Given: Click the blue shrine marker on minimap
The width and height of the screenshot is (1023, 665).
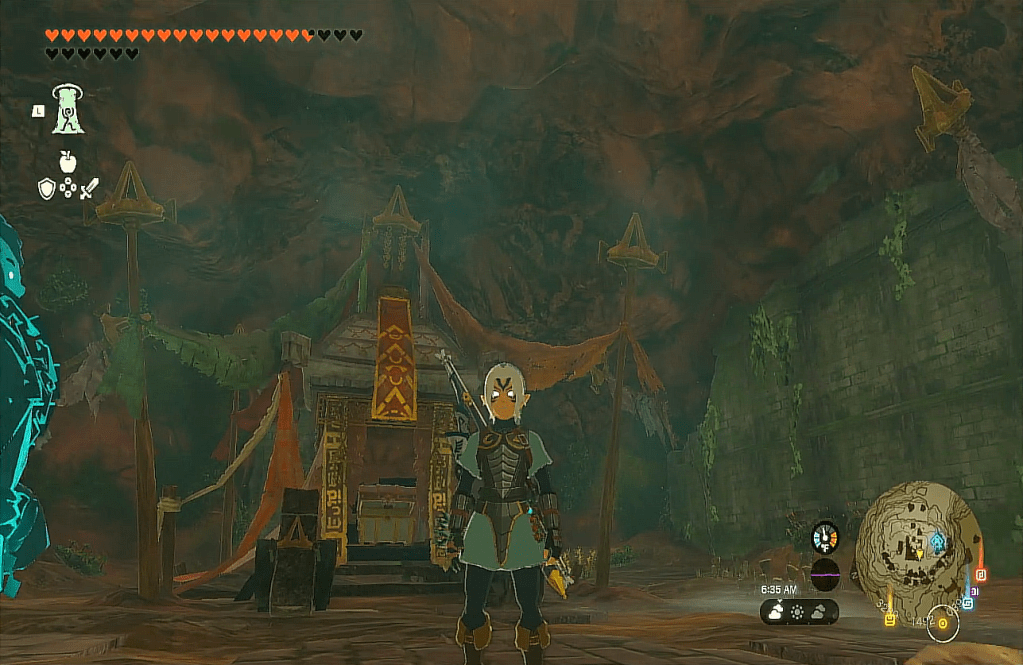Looking at the screenshot, I should (937, 542).
